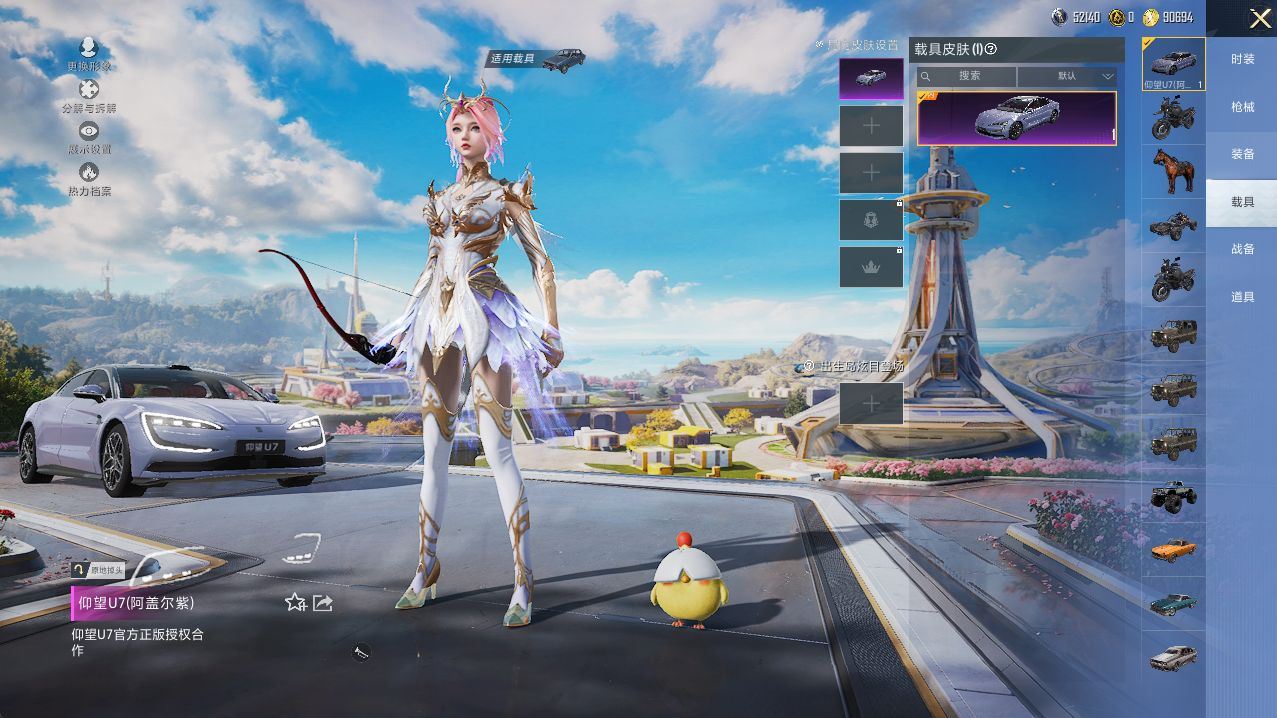Pick the monster truck vehicle thumbnail
This screenshot has width=1277, height=718.
pyautogui.click(x=1173, y=495)
